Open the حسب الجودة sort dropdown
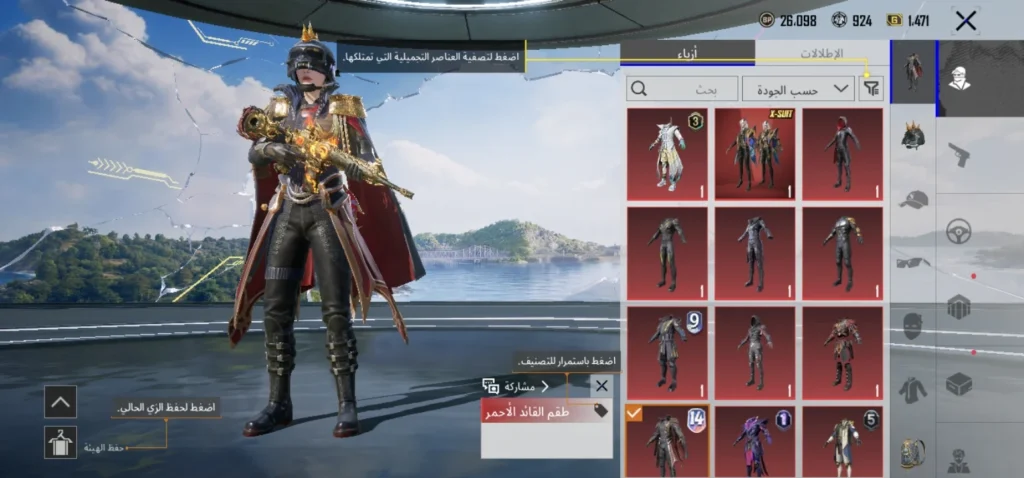Screen dimensions: 1024x478 pos(798,89)
